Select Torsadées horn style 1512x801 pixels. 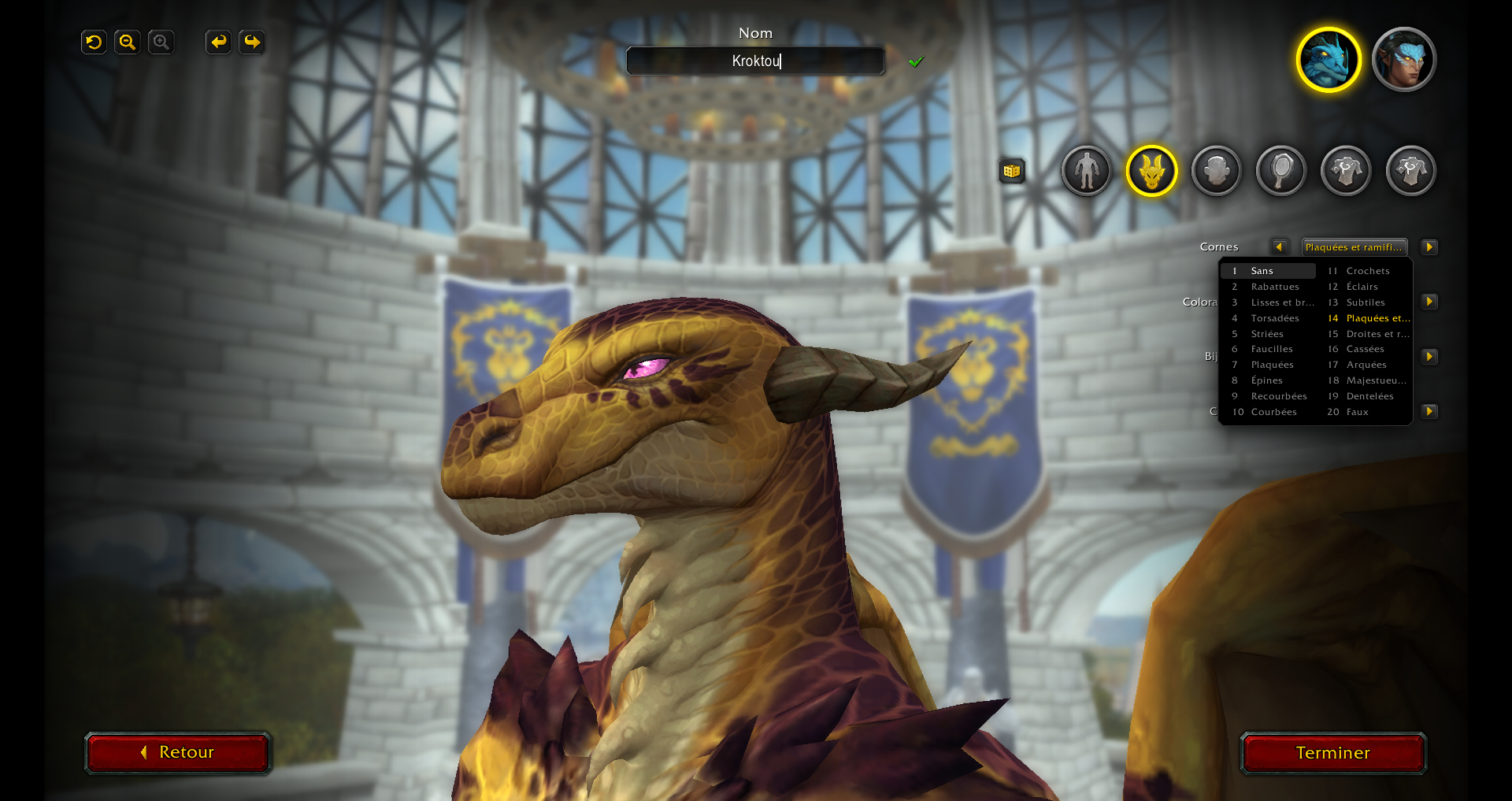tap(1274, 318)
